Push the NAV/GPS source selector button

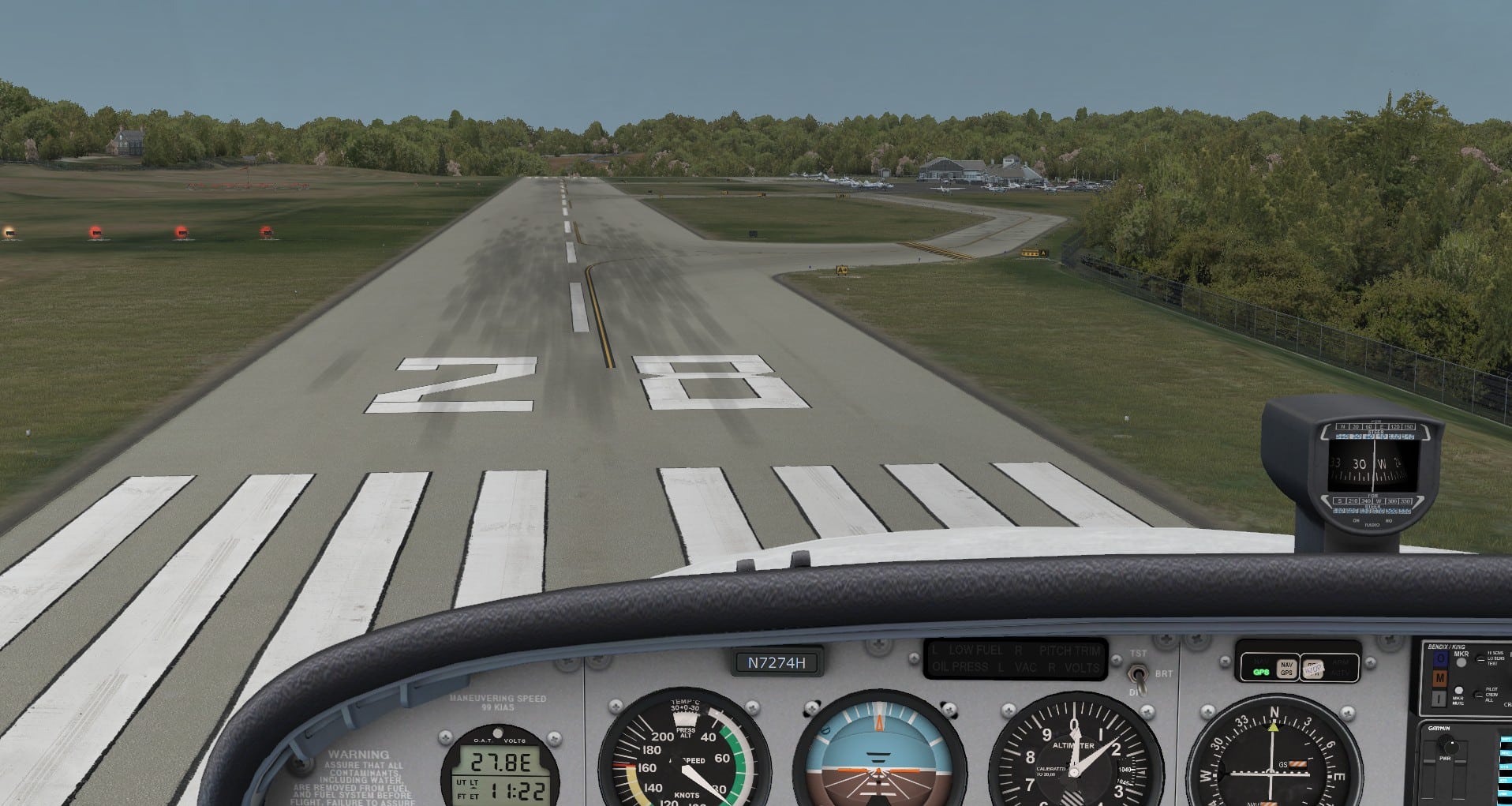[1286, 669]
